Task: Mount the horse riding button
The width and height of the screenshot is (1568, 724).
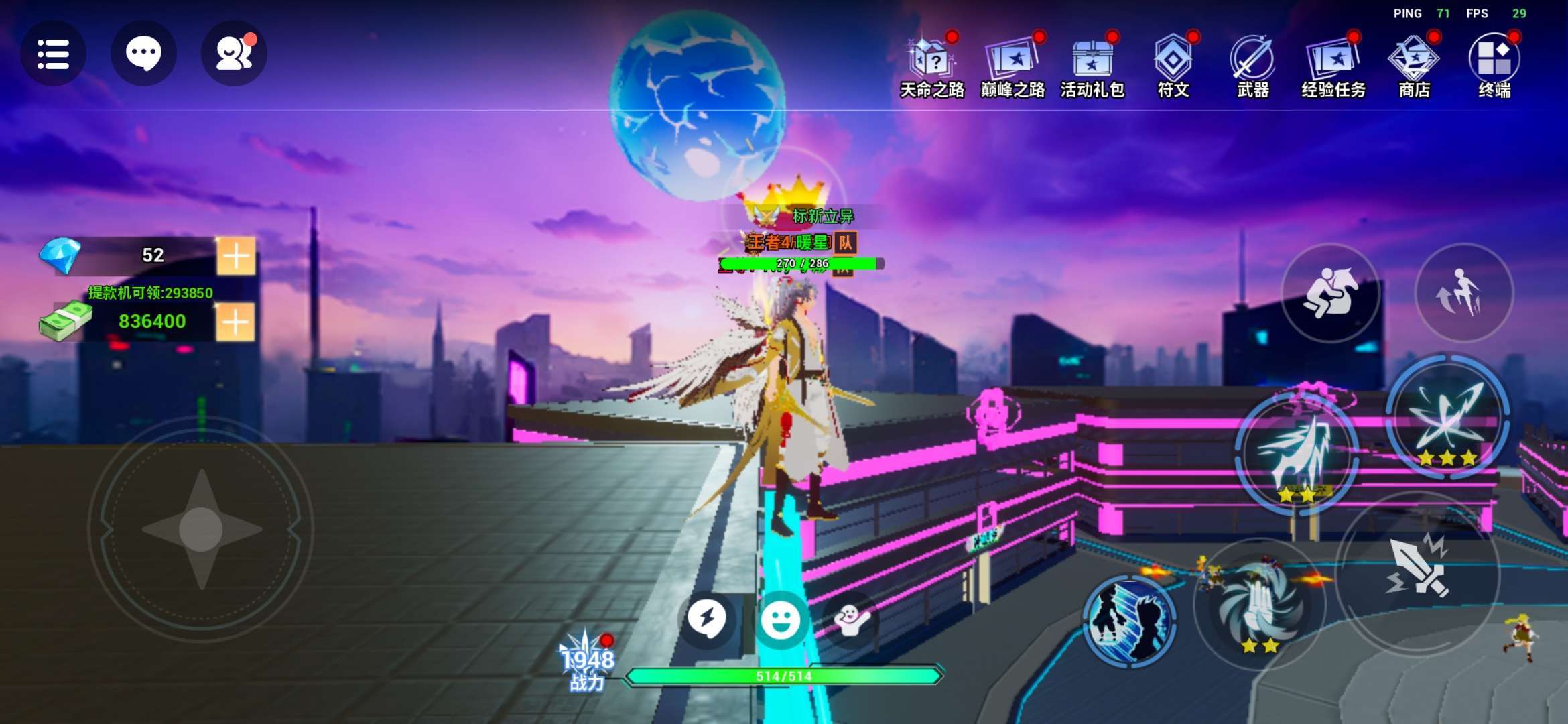Action: click(1330, 293)
